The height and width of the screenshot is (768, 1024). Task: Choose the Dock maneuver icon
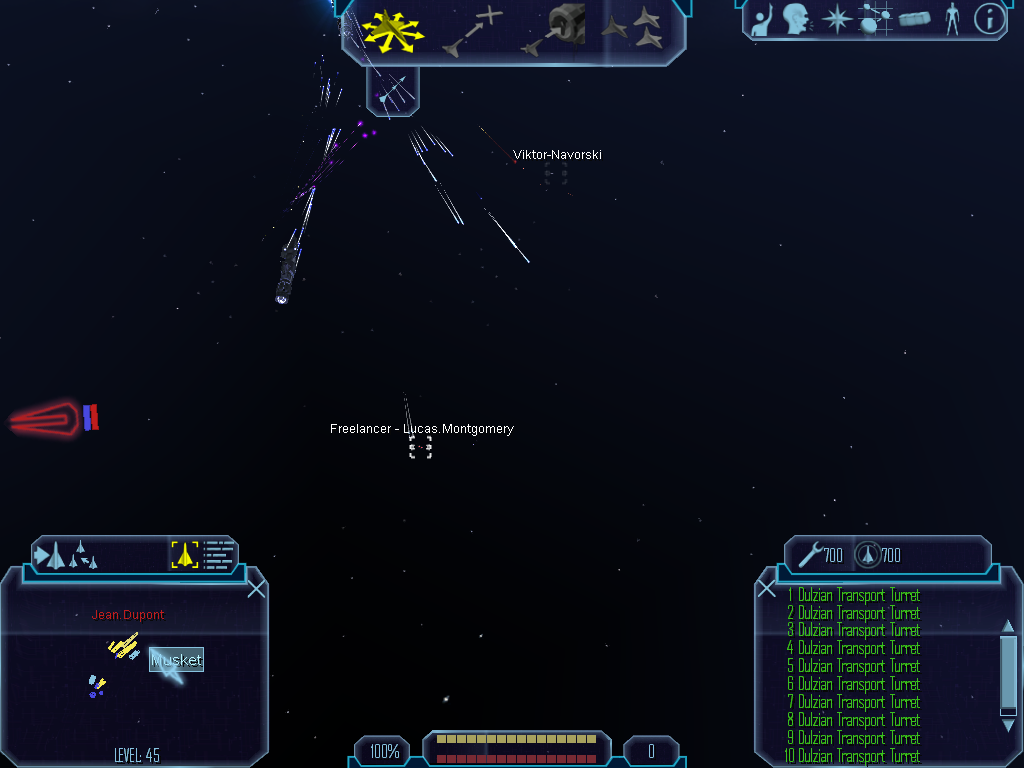coord(554,29)
